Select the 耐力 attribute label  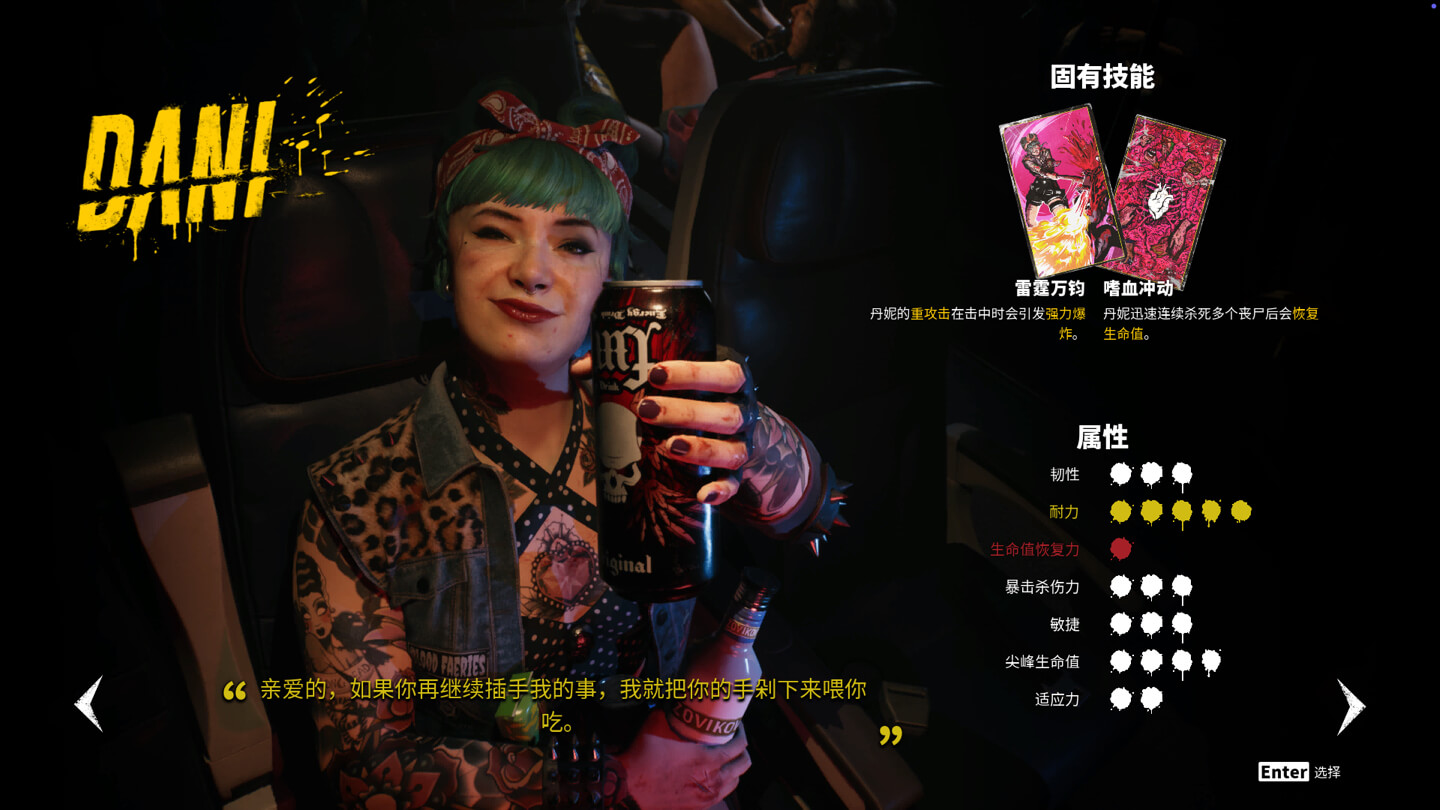point(1063,511)
